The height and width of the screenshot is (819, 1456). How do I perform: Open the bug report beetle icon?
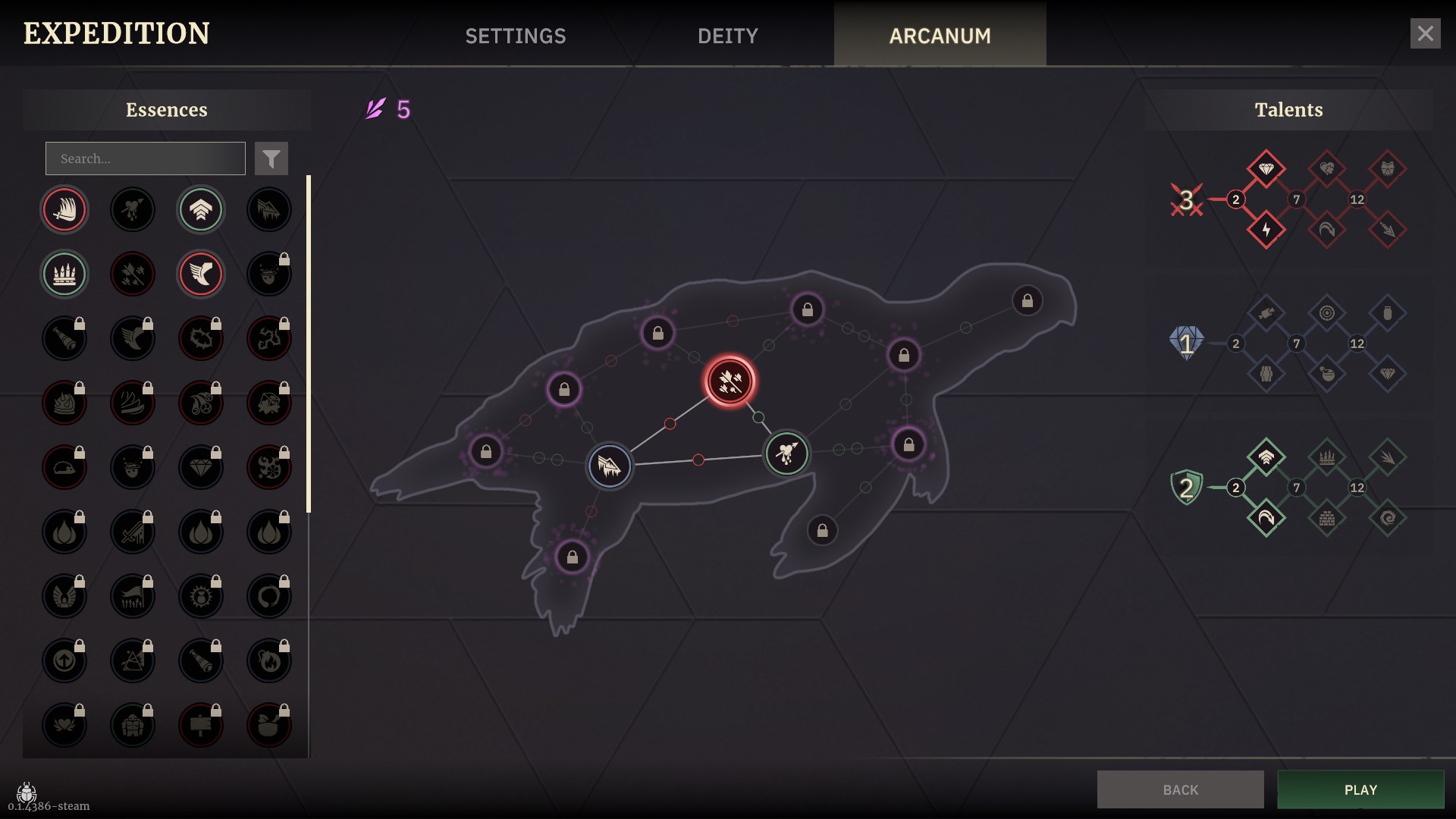point(27,792)
